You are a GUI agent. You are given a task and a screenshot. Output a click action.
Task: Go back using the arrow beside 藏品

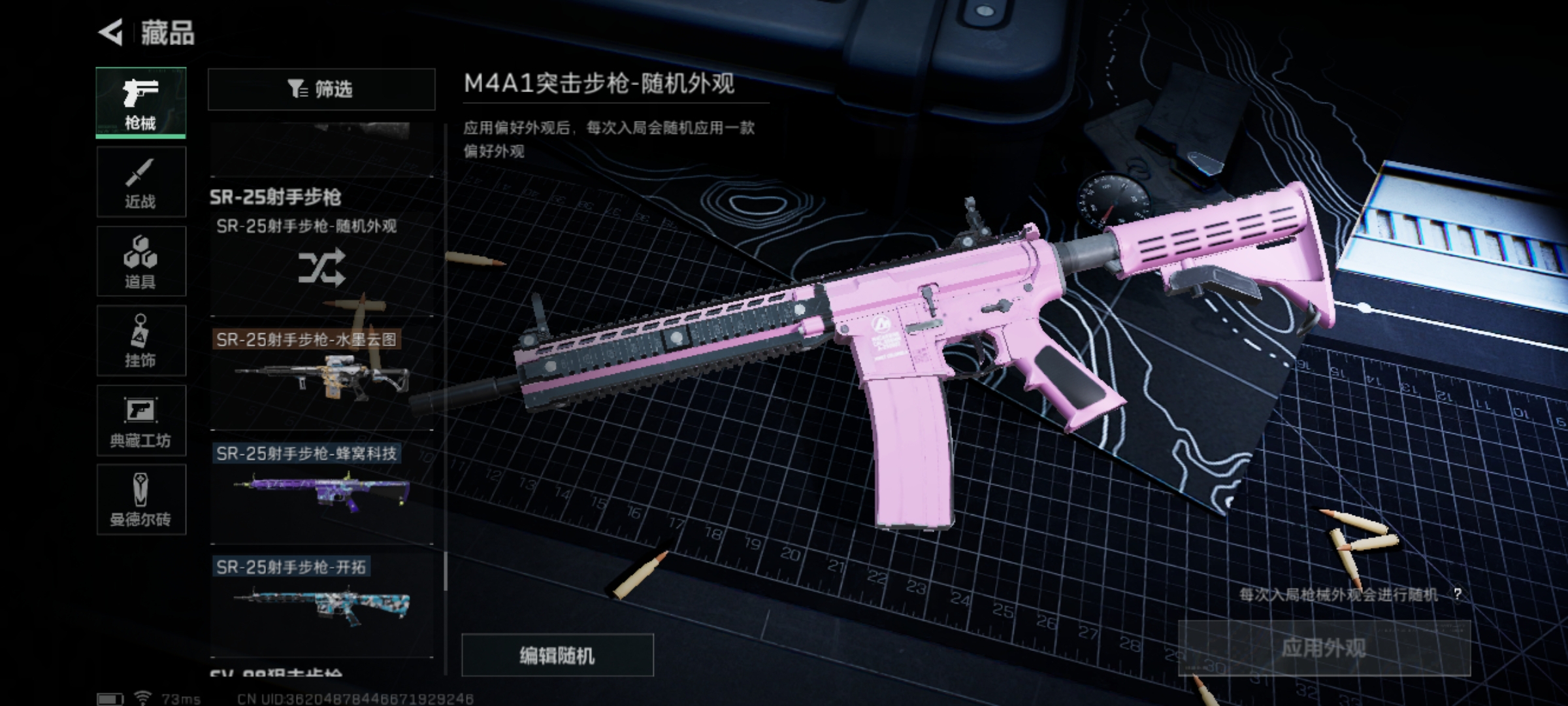coord(111,32)
